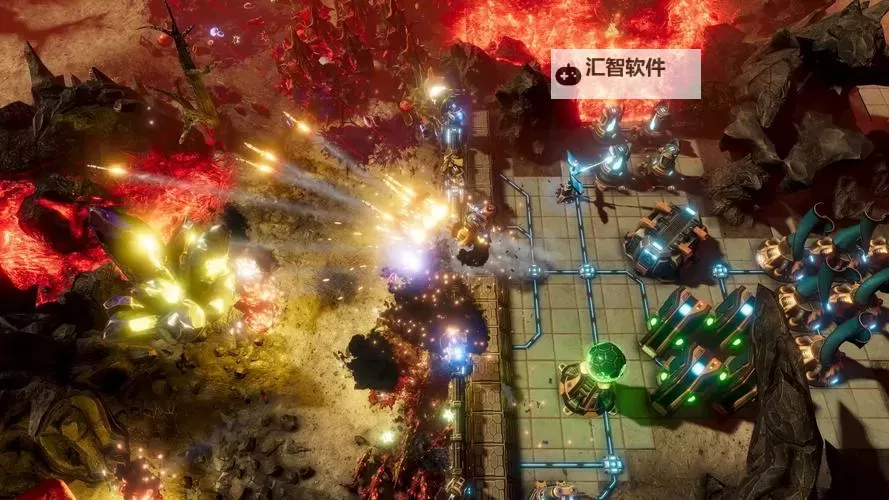Click the 汇智软件 overlay badge
889x500 pixels.
(x=625, y=73)
